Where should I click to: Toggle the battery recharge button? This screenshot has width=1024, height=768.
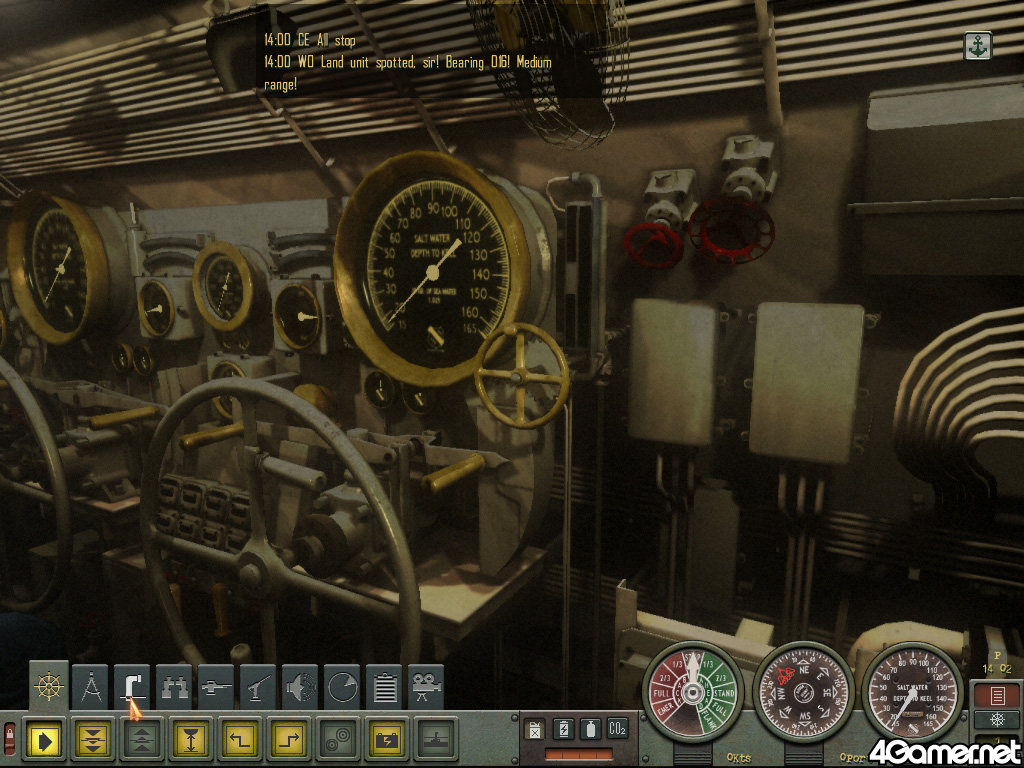pos(387,740)
